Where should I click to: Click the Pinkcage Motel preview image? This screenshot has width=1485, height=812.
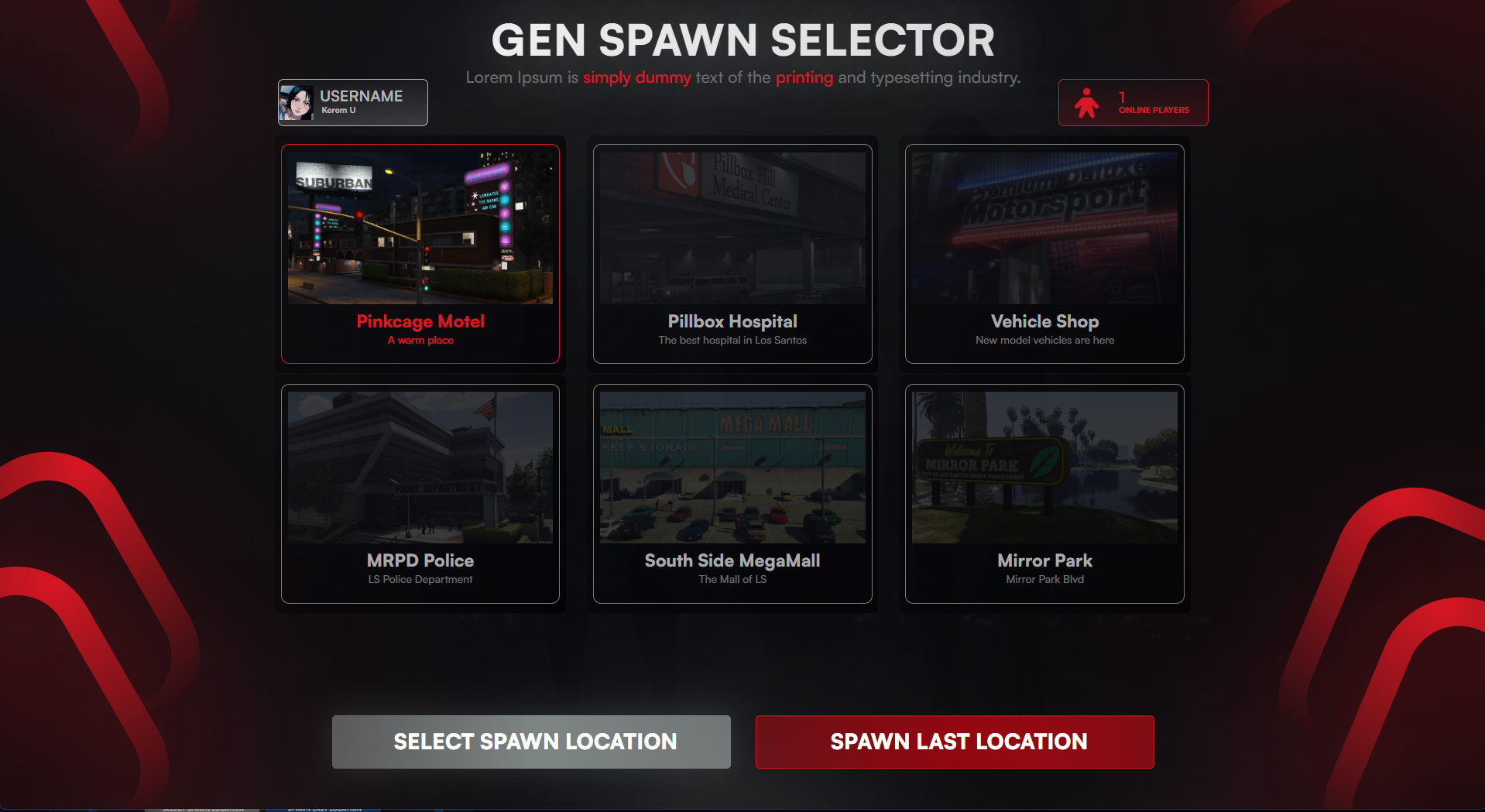[420, 226]
